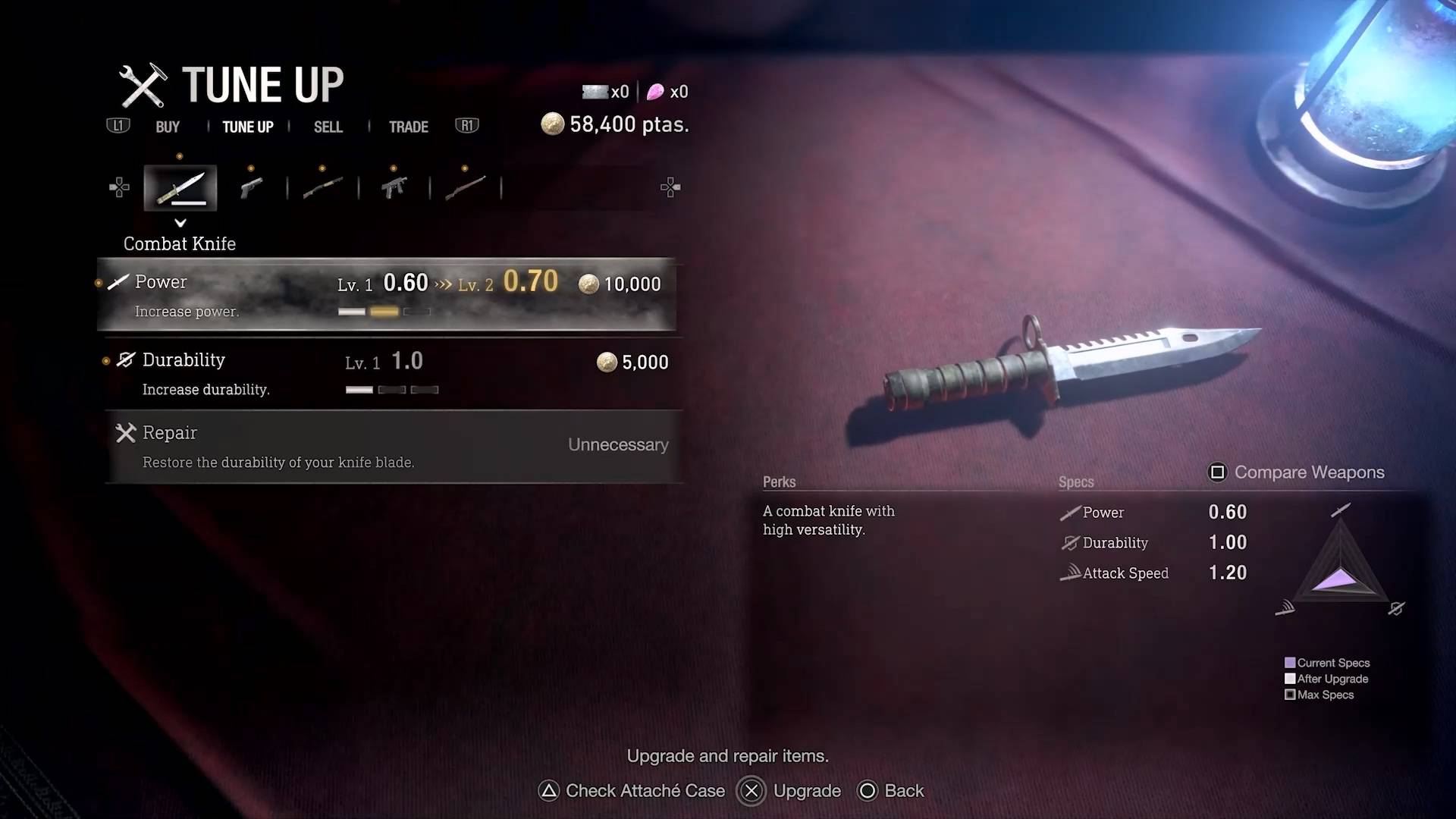Image resolution: width=1456 pixels, height=819 pixels.
Task: Choose the bolt-action rifle weapon slot
Action: tap(465, 187)
